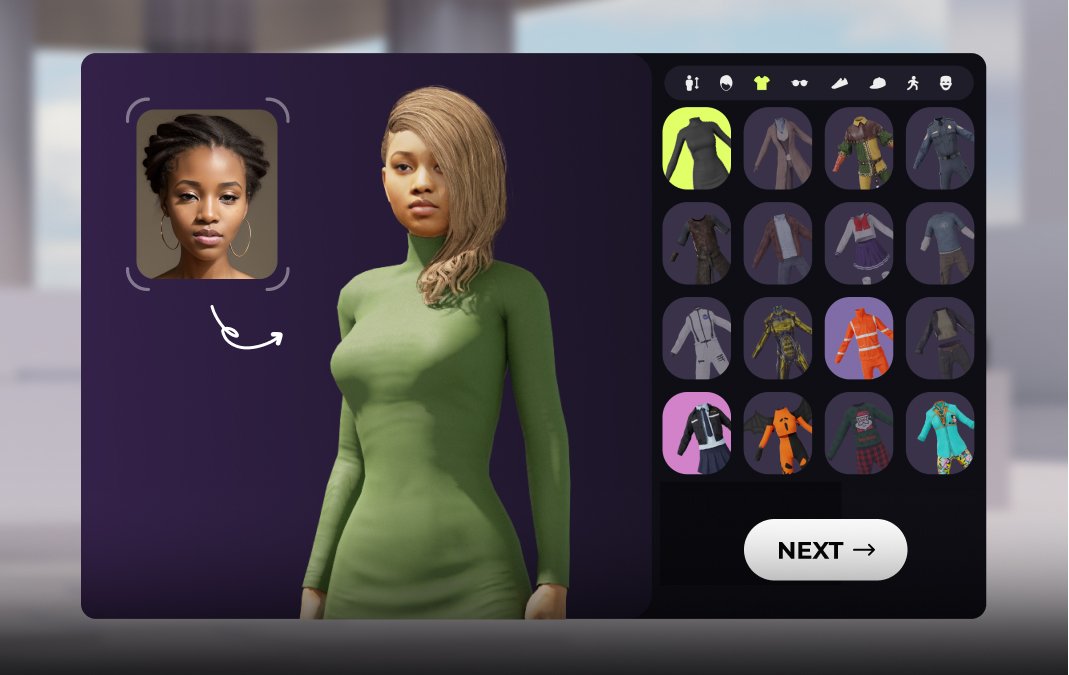Viewport: 1069px width, 675px height.
Task: Select the green t-shirt outfits tab
Action: [761, 83]
